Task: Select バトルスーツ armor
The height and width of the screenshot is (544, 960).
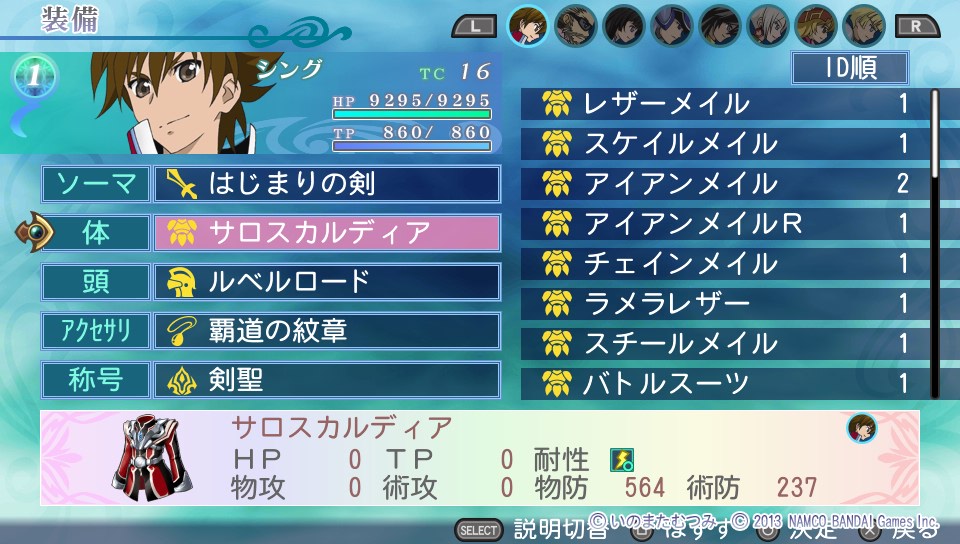Action: (722, 382)
